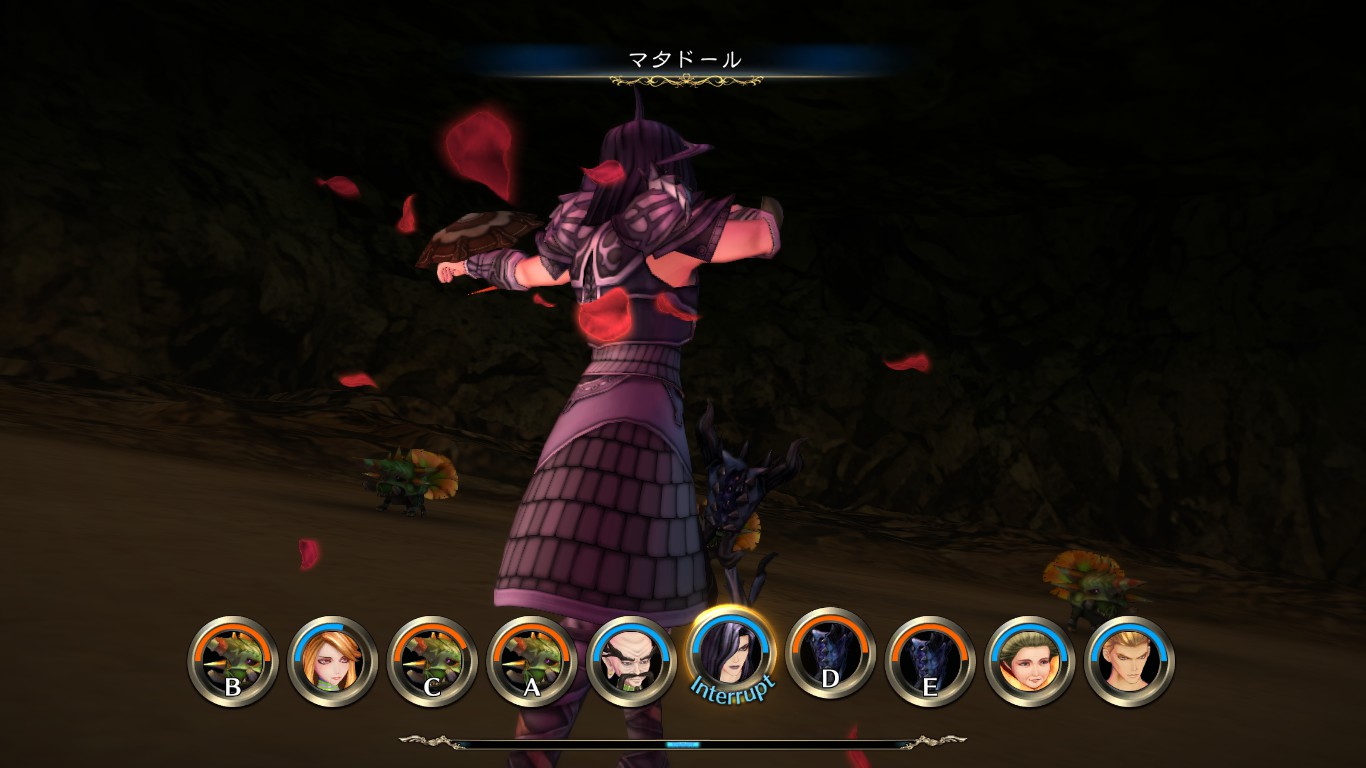Choose enemy A's turn-order portrait
1366x768 pixels.
tap(531, 660)
